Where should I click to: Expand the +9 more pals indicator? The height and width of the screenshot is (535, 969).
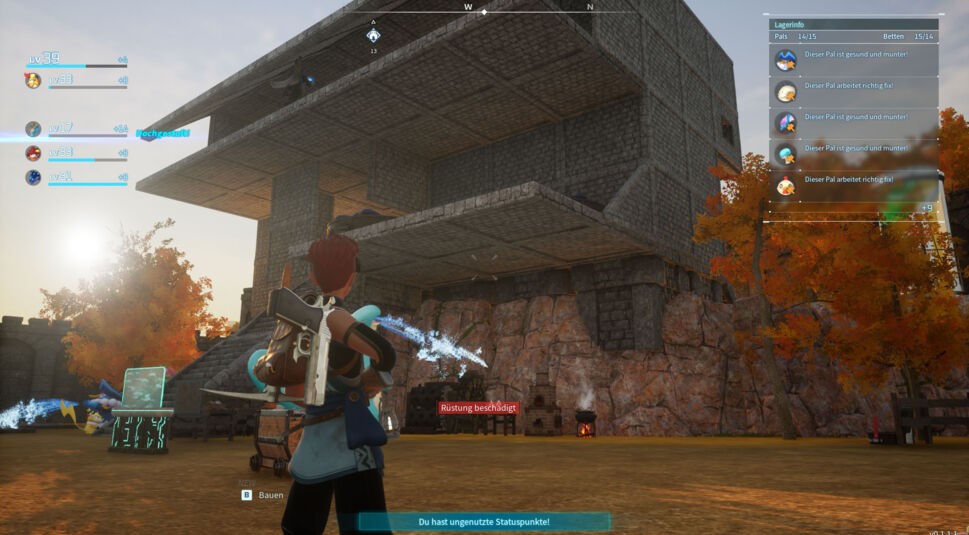pyautogui.click(x=927, y=208)
